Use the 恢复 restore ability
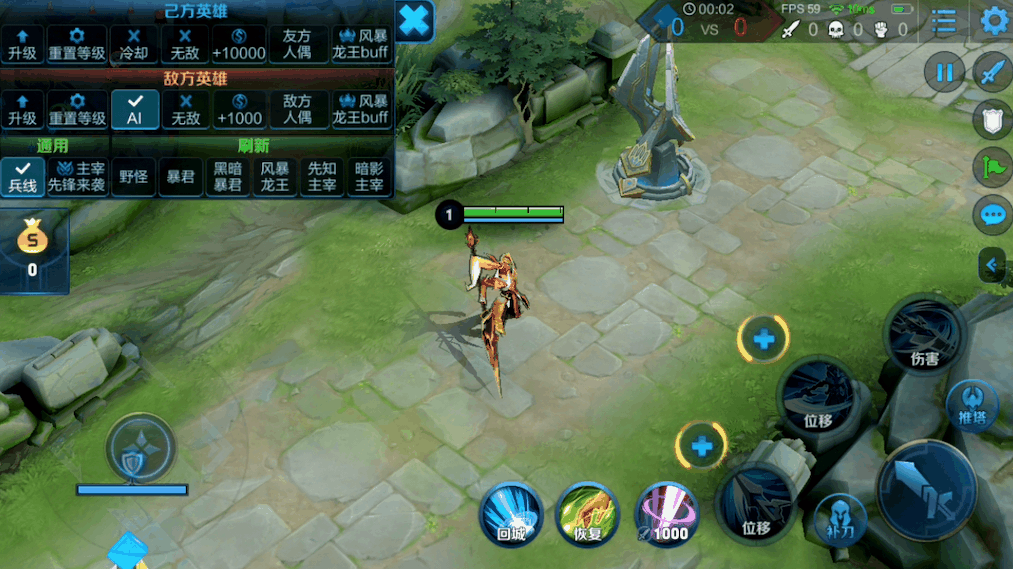Viewport: 1013px width, 569px height. (x=588, y=513)
